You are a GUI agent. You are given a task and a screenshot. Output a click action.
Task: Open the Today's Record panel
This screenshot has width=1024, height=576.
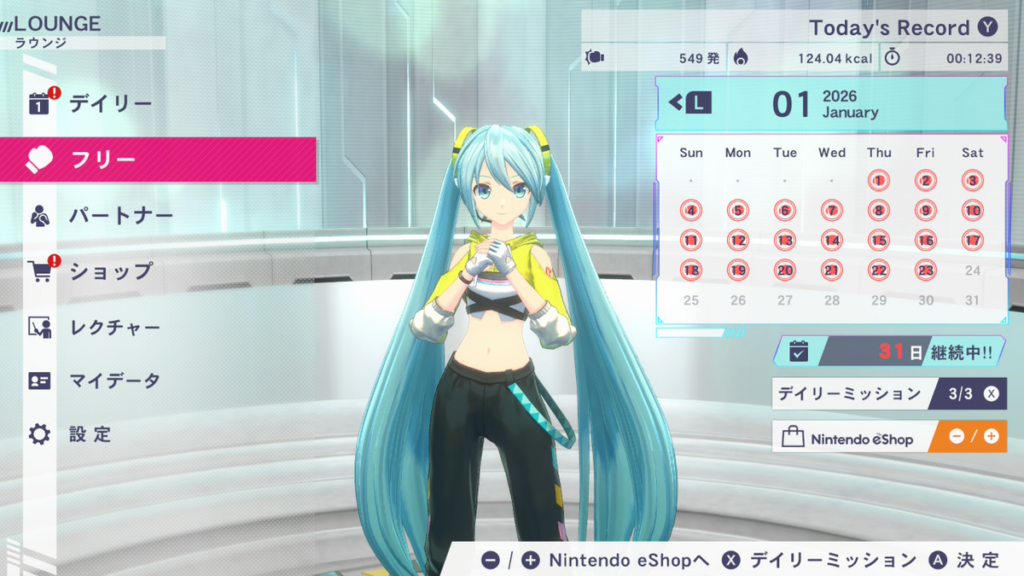pyautogui.click(x=890, y=28)
